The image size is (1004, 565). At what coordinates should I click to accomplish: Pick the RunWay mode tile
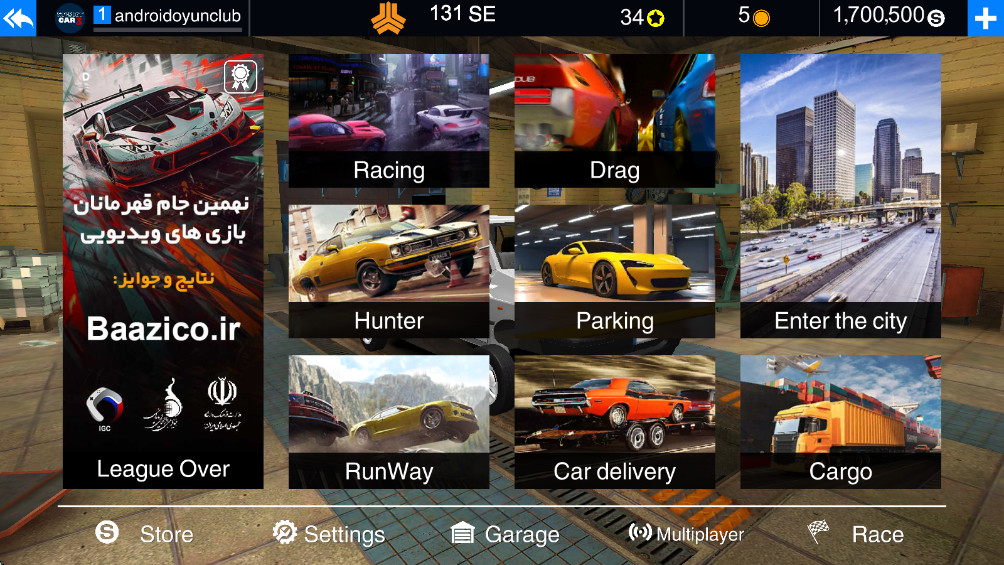point(389,422)
